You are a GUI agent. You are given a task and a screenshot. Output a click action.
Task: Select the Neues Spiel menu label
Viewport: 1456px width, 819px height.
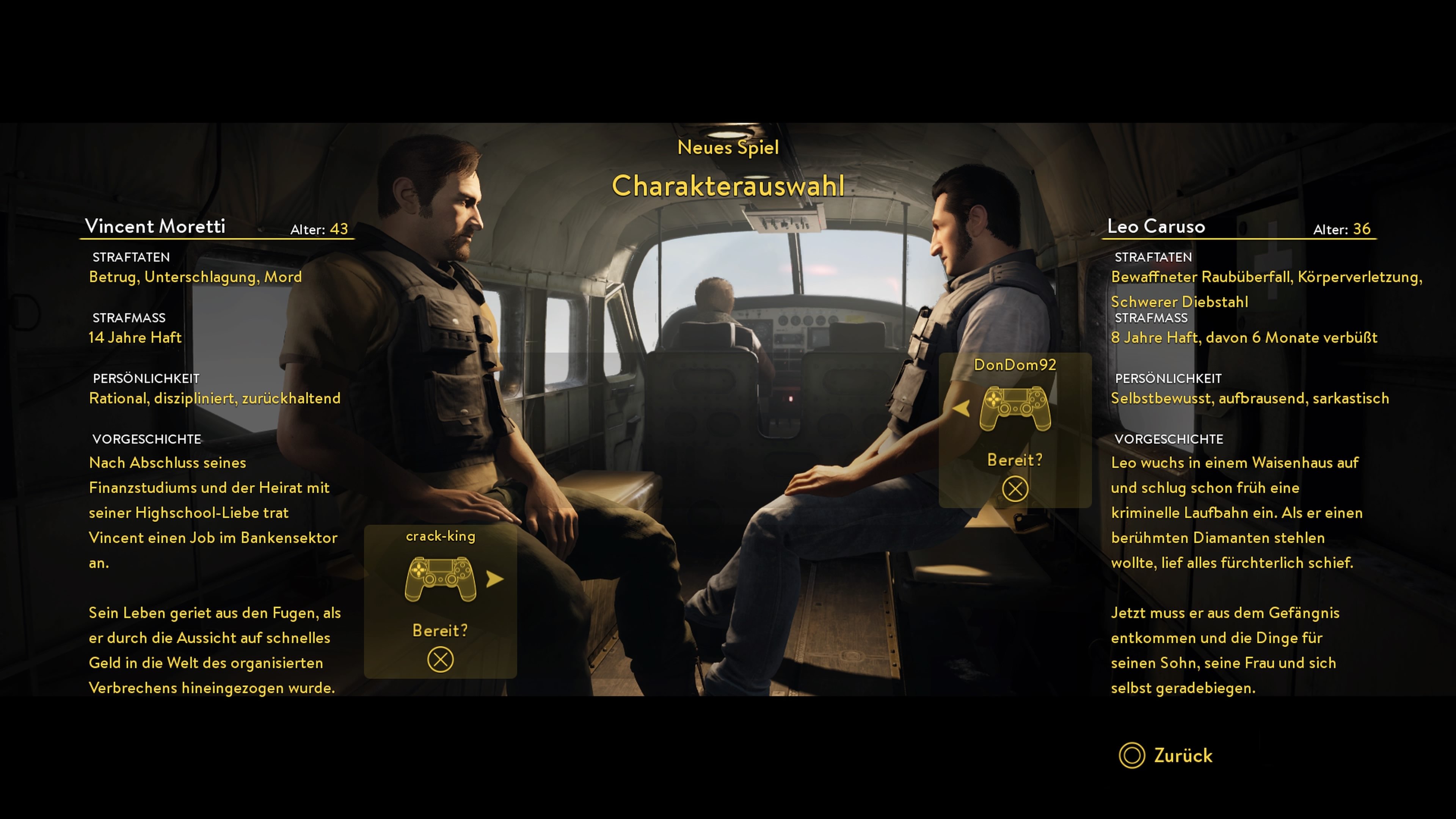(x=728, y=147)
